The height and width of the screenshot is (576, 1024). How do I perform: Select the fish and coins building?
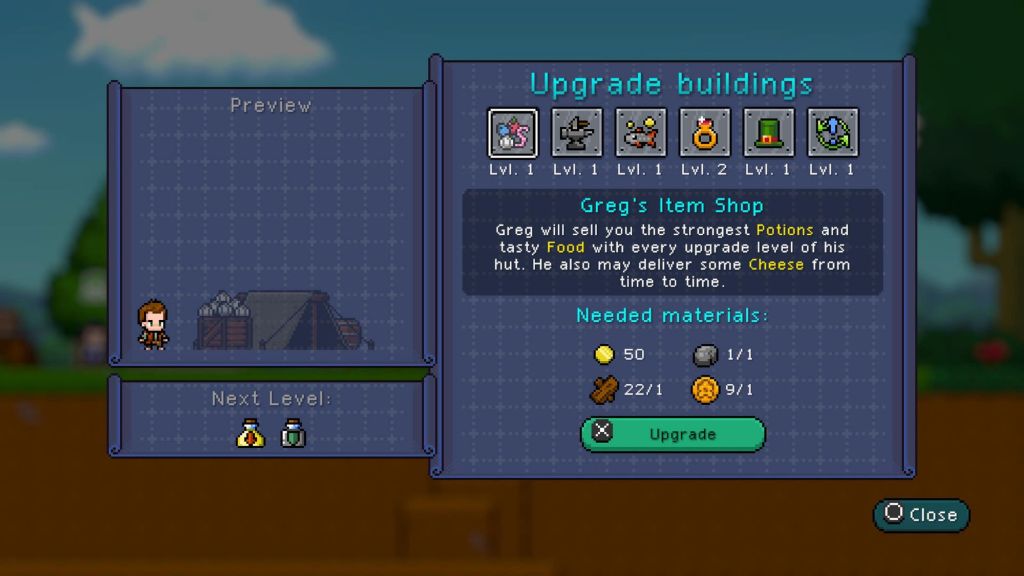pyautogui.click(x=641, y=133)
